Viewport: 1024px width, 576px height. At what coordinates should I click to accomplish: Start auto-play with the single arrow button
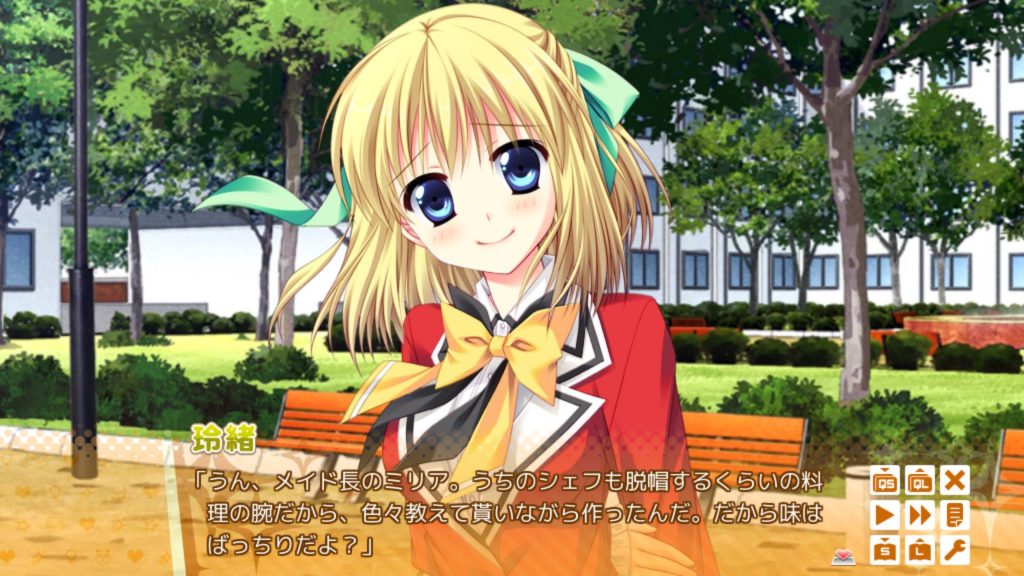pos(884,515)
